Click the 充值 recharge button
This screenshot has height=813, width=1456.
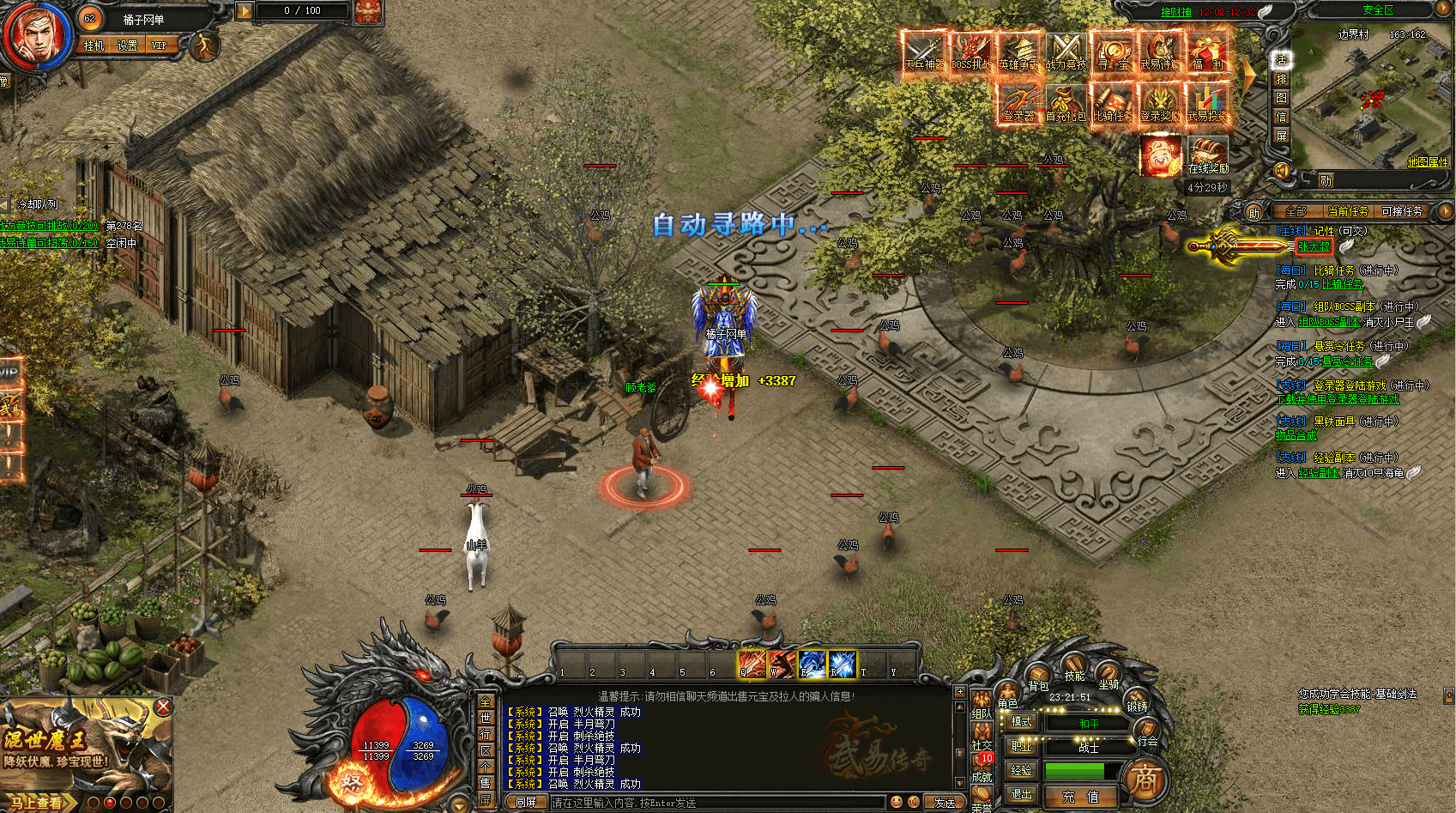(x=1081, y=797)
